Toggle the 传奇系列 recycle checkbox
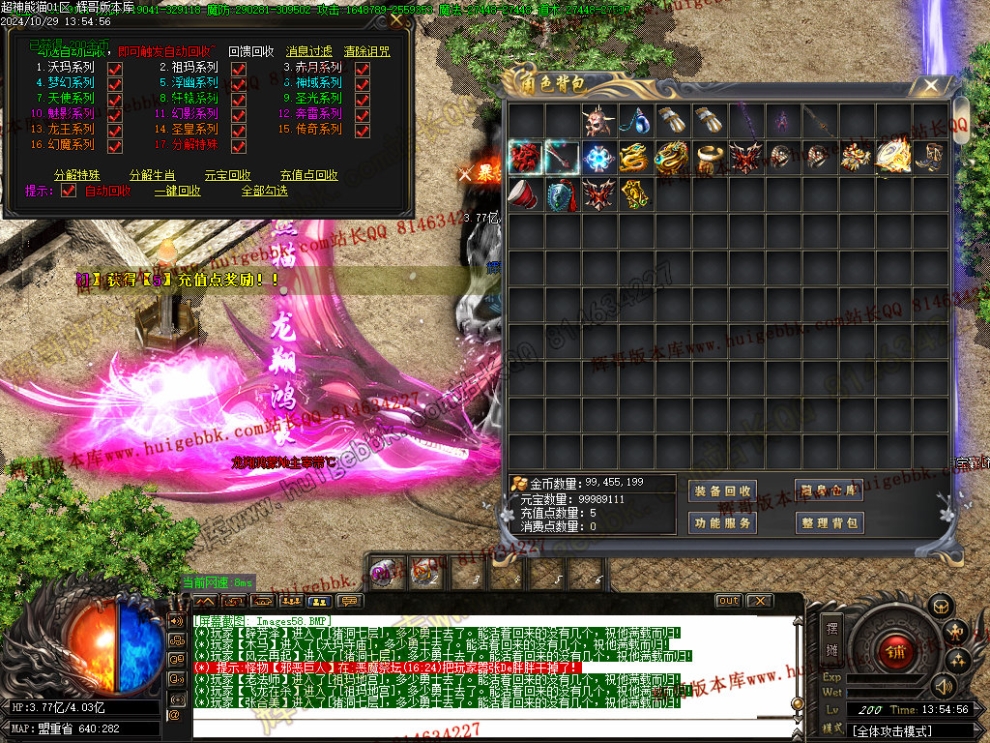990x743 pixels. coord(362,130)
